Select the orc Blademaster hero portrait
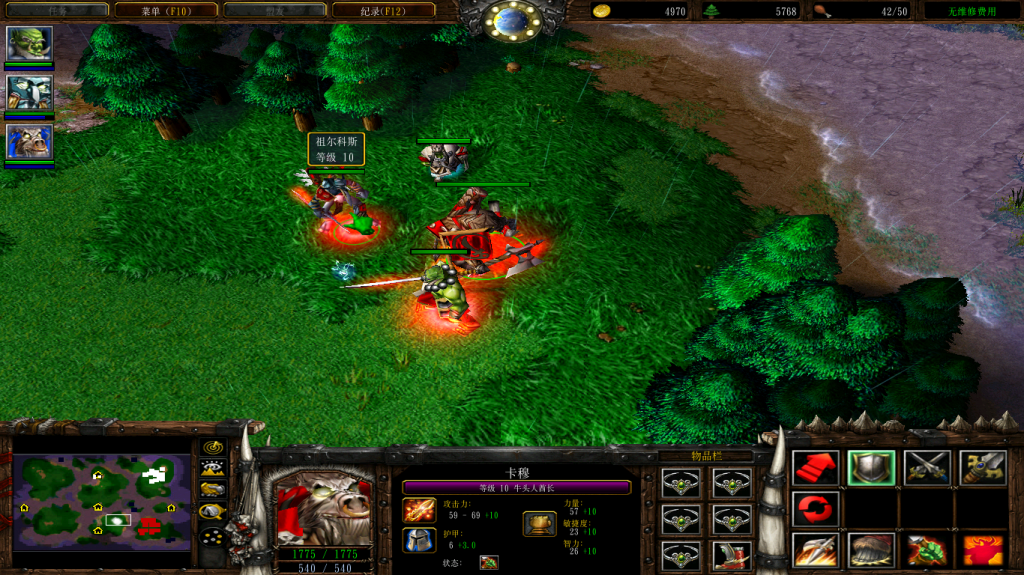 pos(29,43)
